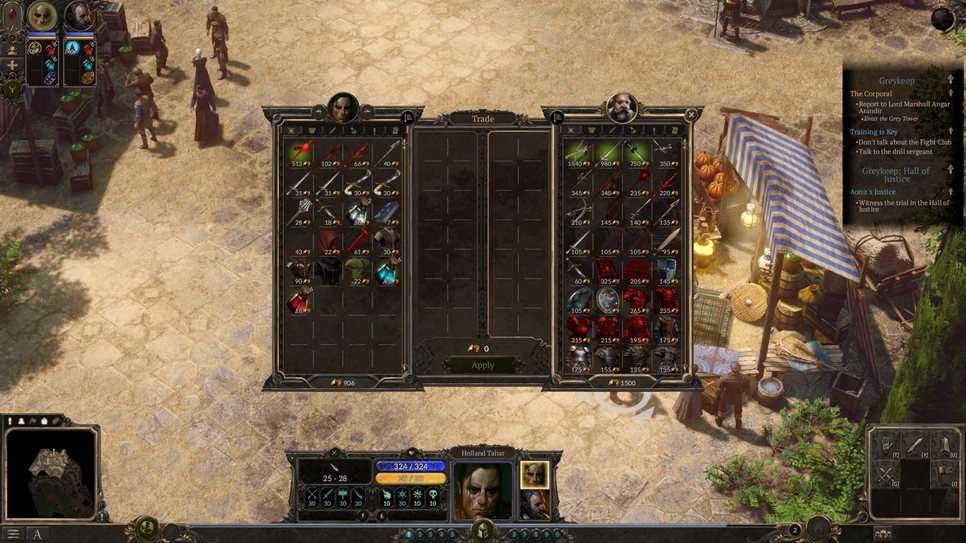Sort the player's inventory
The height and width of the screenshot is (543, 966).
click(x=408, y=118)
